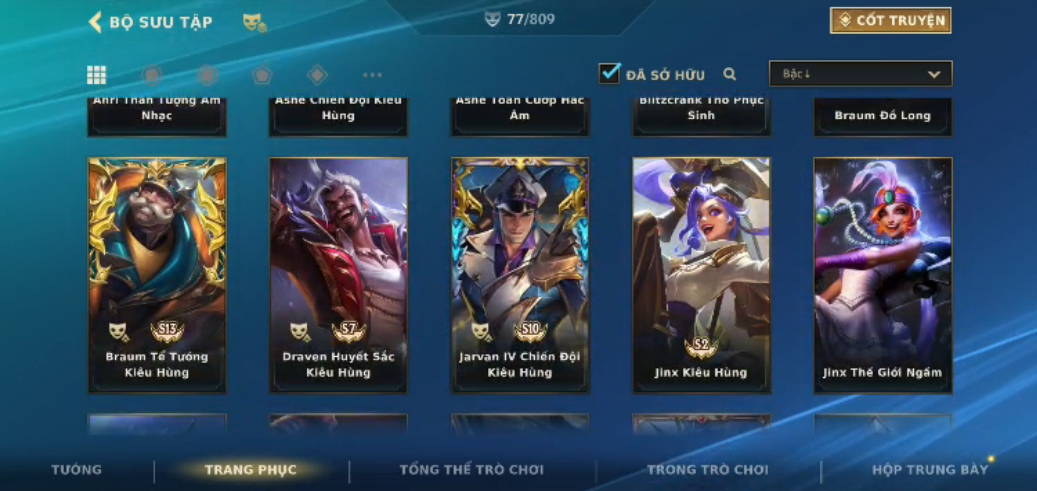Select Braum Tể Tướng Kiêu Hùng skin
Viewport: 1037px width, 491px height.
157,273
